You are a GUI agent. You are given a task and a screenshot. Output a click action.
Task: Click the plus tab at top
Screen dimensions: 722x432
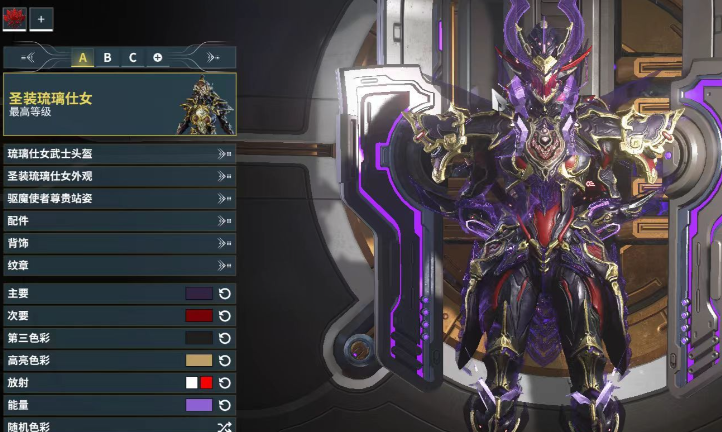point(42,18)
